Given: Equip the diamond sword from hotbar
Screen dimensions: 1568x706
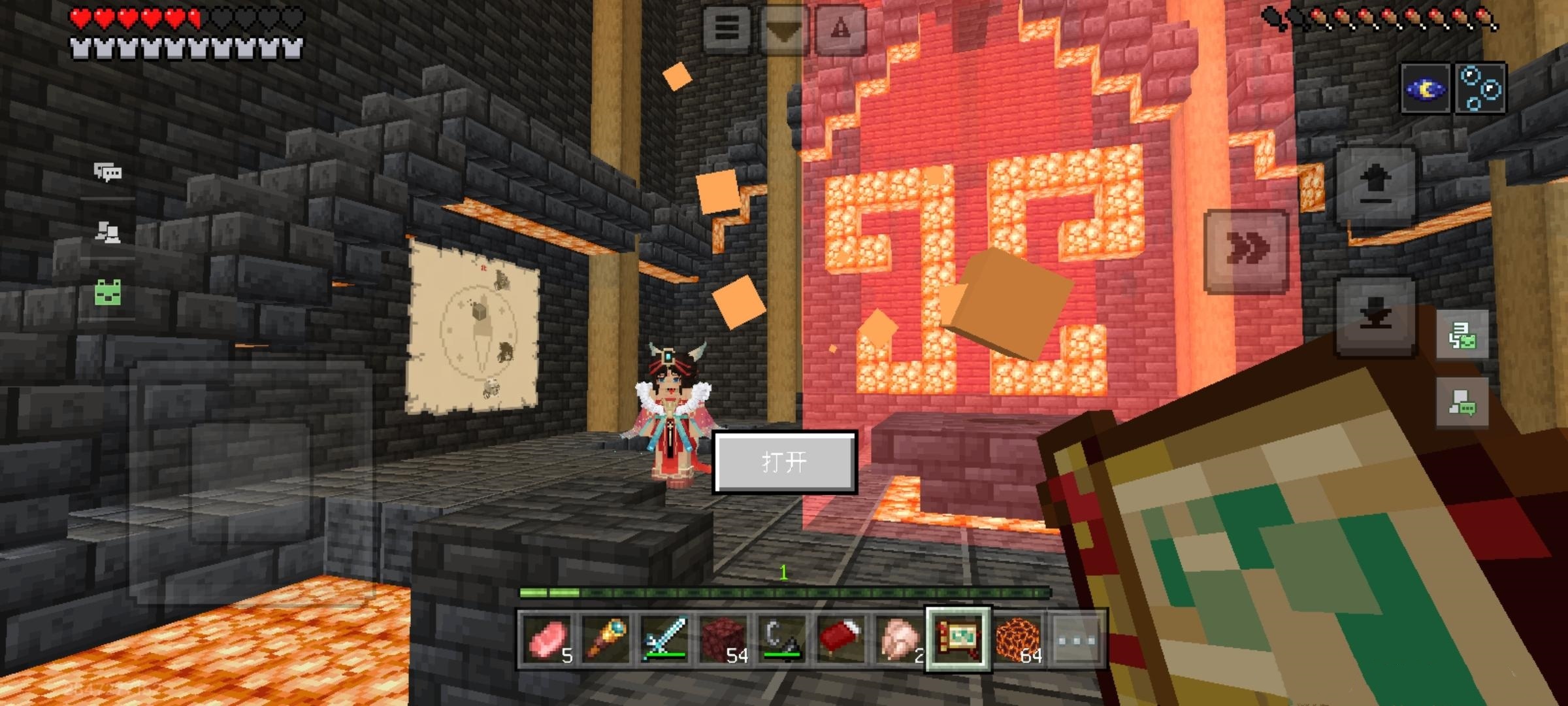Looking at the screenshot, I should point(664,639).
